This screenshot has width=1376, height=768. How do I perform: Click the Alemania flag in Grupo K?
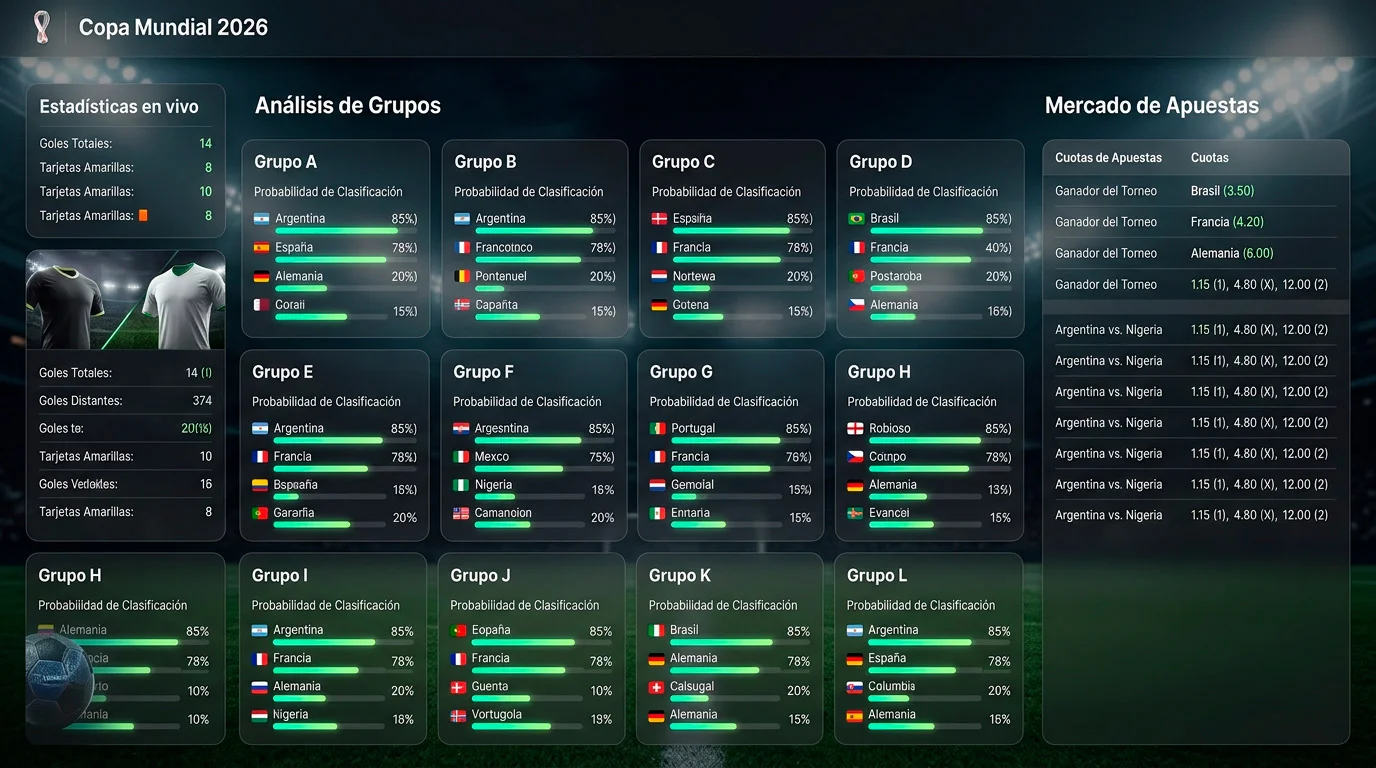point(654,658)
